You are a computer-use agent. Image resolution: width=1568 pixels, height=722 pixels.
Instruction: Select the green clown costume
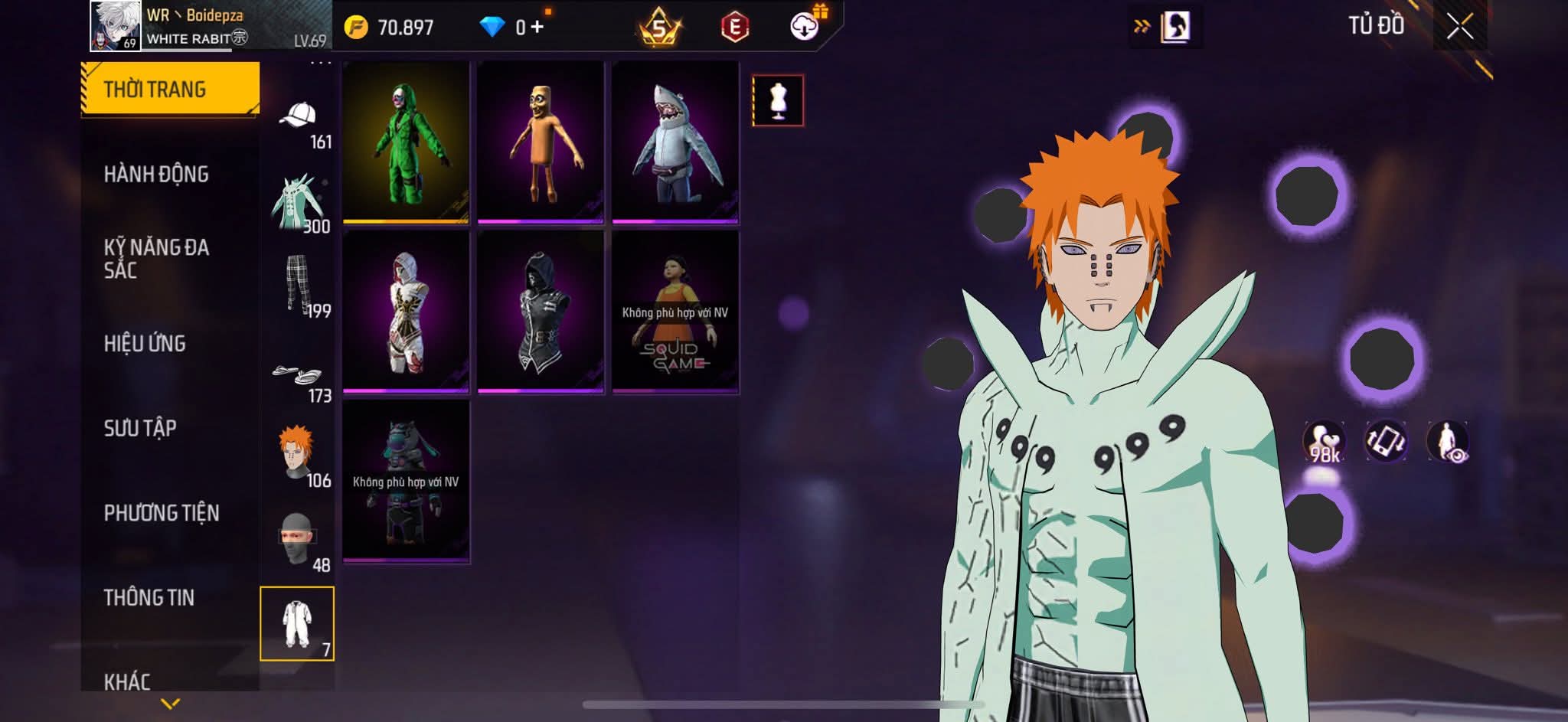click(406, 142)
